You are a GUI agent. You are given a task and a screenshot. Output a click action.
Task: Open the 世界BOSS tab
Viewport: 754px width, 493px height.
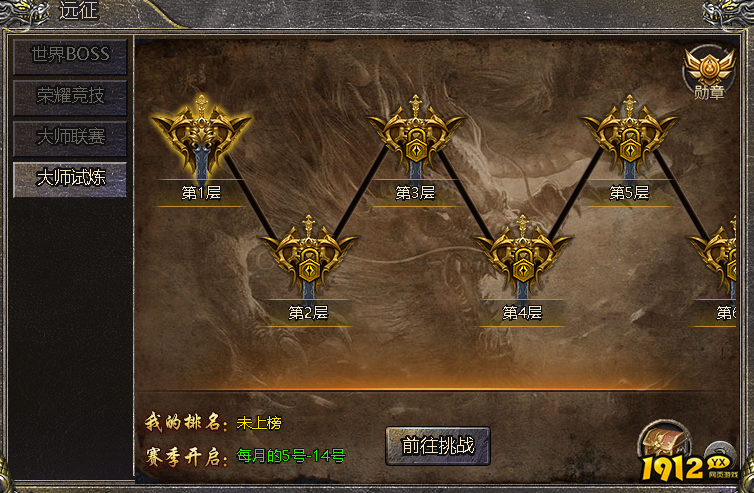(x=70, y=55)
